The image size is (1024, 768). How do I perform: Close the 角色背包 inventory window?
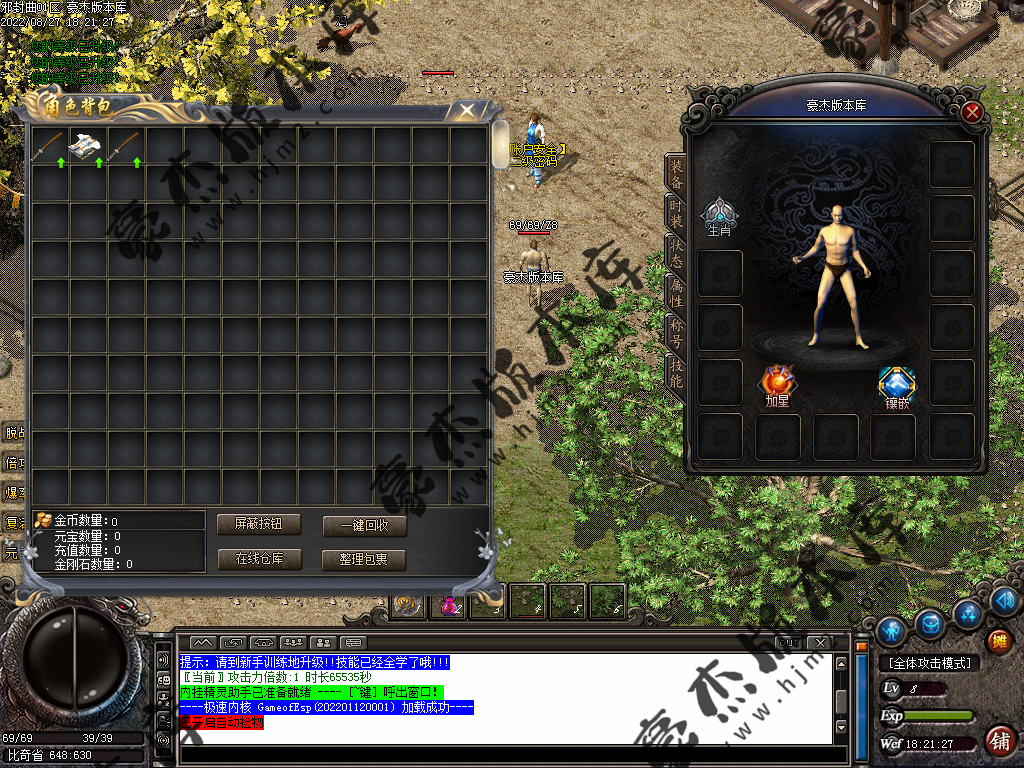pyautogui.click(x=466, y=111)
